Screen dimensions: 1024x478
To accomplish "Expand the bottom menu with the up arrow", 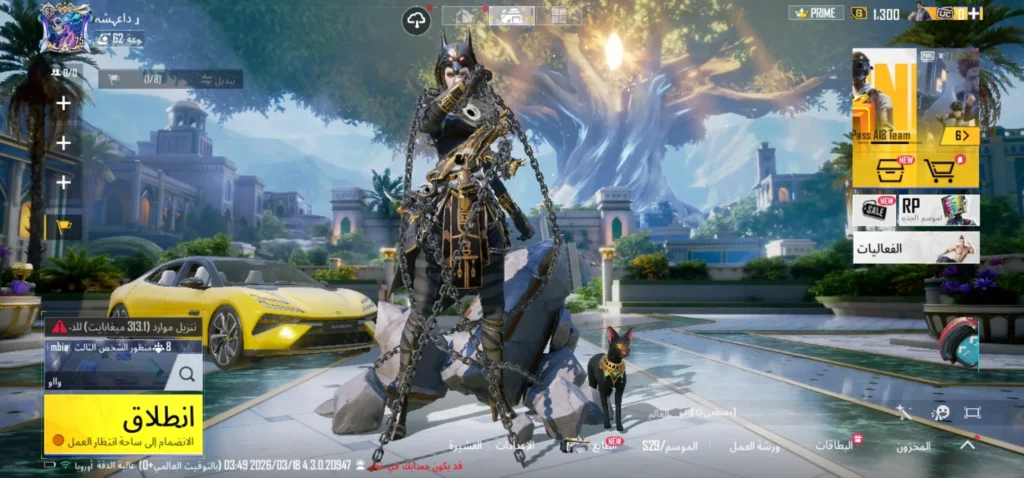I will [x=967, y=446].
